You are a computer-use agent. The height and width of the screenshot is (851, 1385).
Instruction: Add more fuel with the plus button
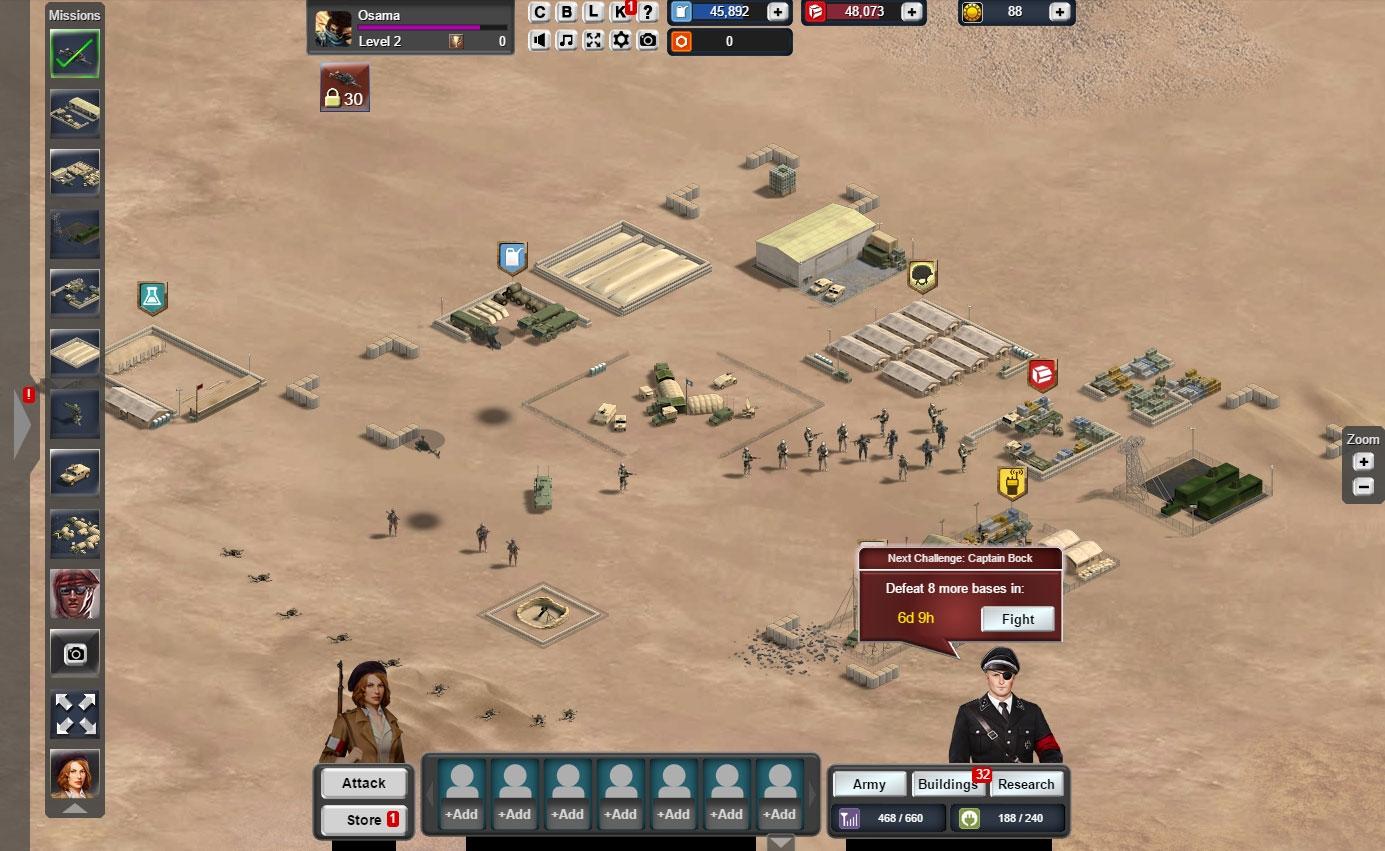777,12
